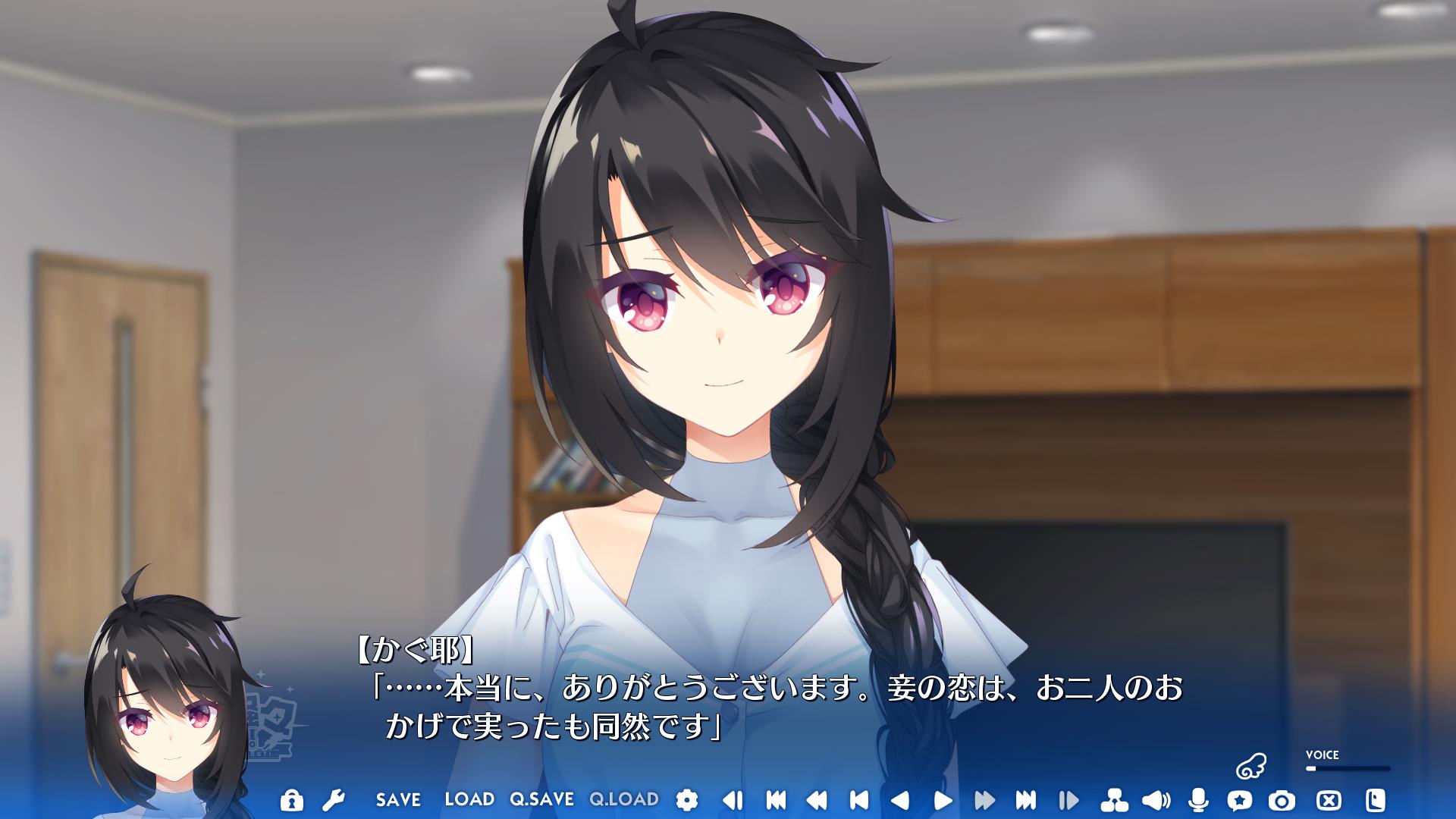Click the angel wing icon
Viewport: 1456px width, 819px height.
(x=1250, y=767)
